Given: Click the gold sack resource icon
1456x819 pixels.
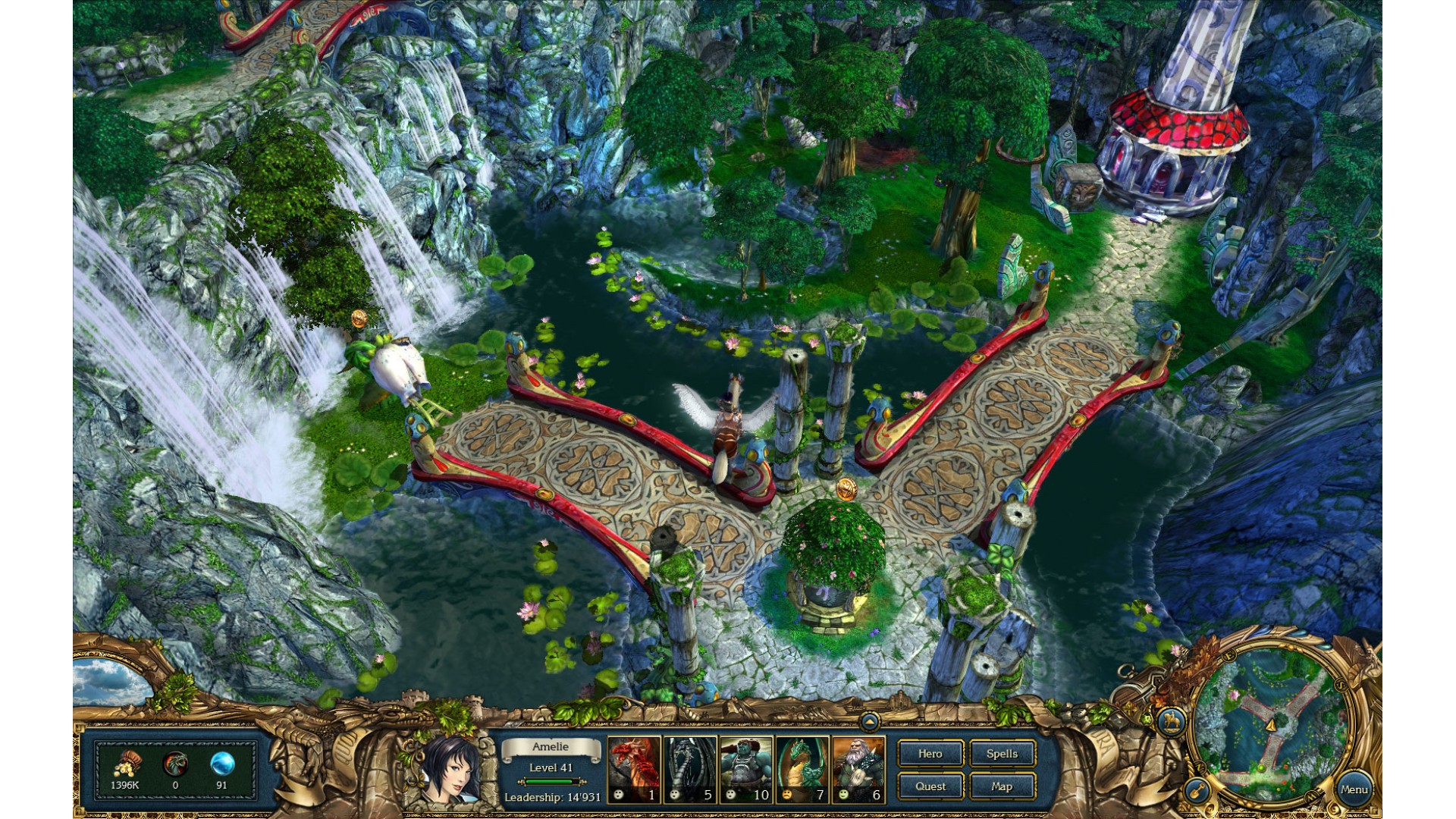Looking at the screenshot, I should click(126, 764).
